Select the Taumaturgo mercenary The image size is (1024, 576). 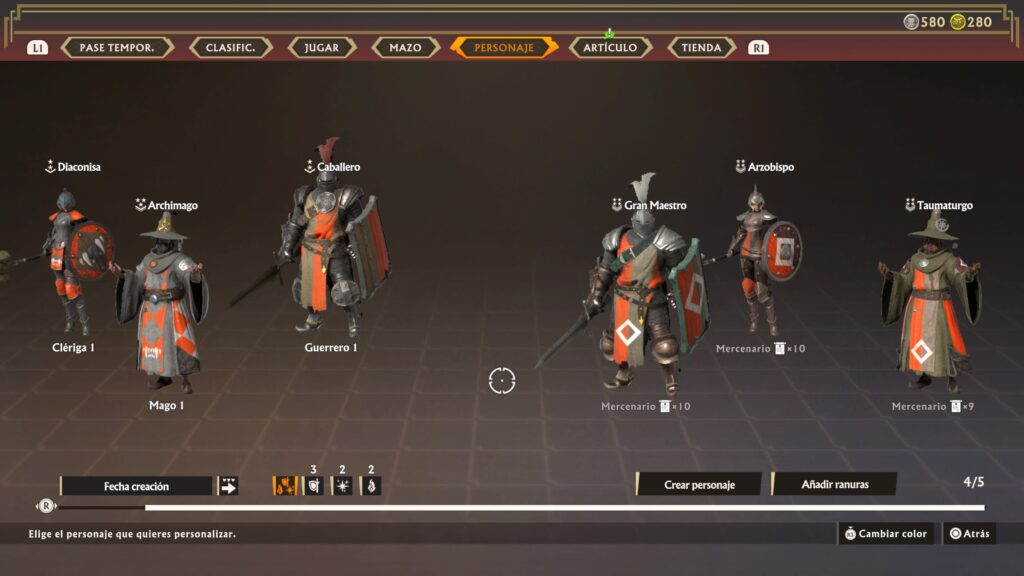coord(928,300)
